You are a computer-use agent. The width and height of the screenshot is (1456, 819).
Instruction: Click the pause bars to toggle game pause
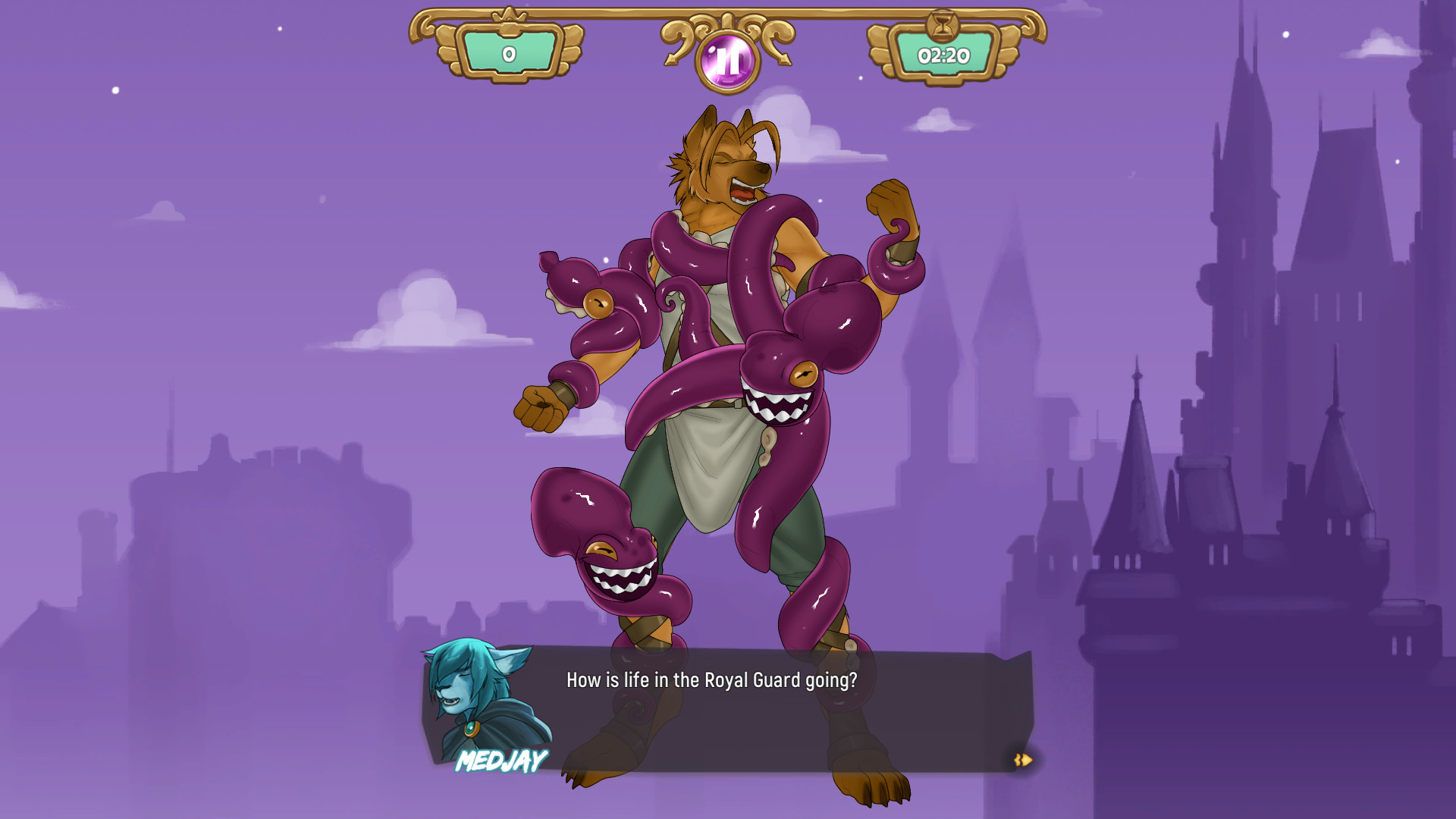[727, 59]
